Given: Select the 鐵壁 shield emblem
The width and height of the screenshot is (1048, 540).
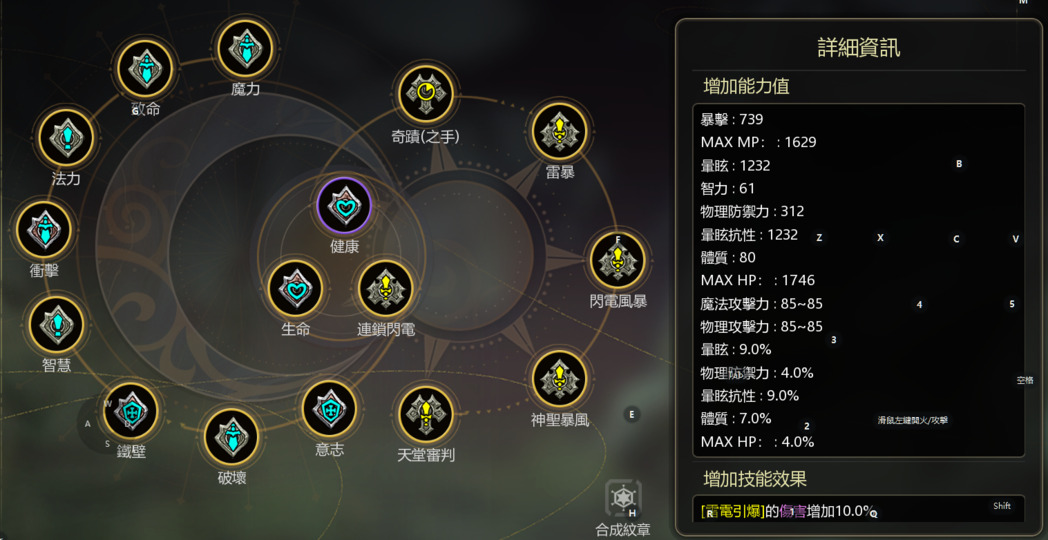Looking at the screenshot, I should tap(131, 410).
